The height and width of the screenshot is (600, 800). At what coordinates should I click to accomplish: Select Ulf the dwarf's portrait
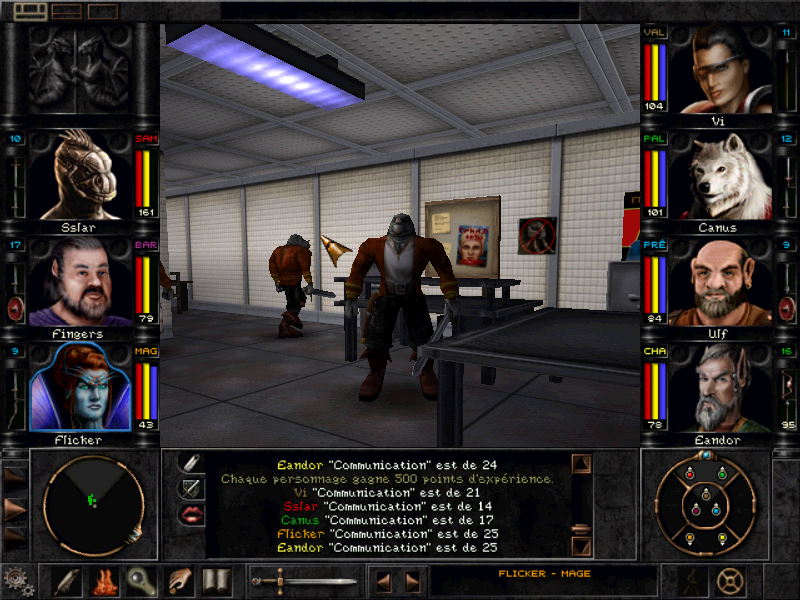719,282
